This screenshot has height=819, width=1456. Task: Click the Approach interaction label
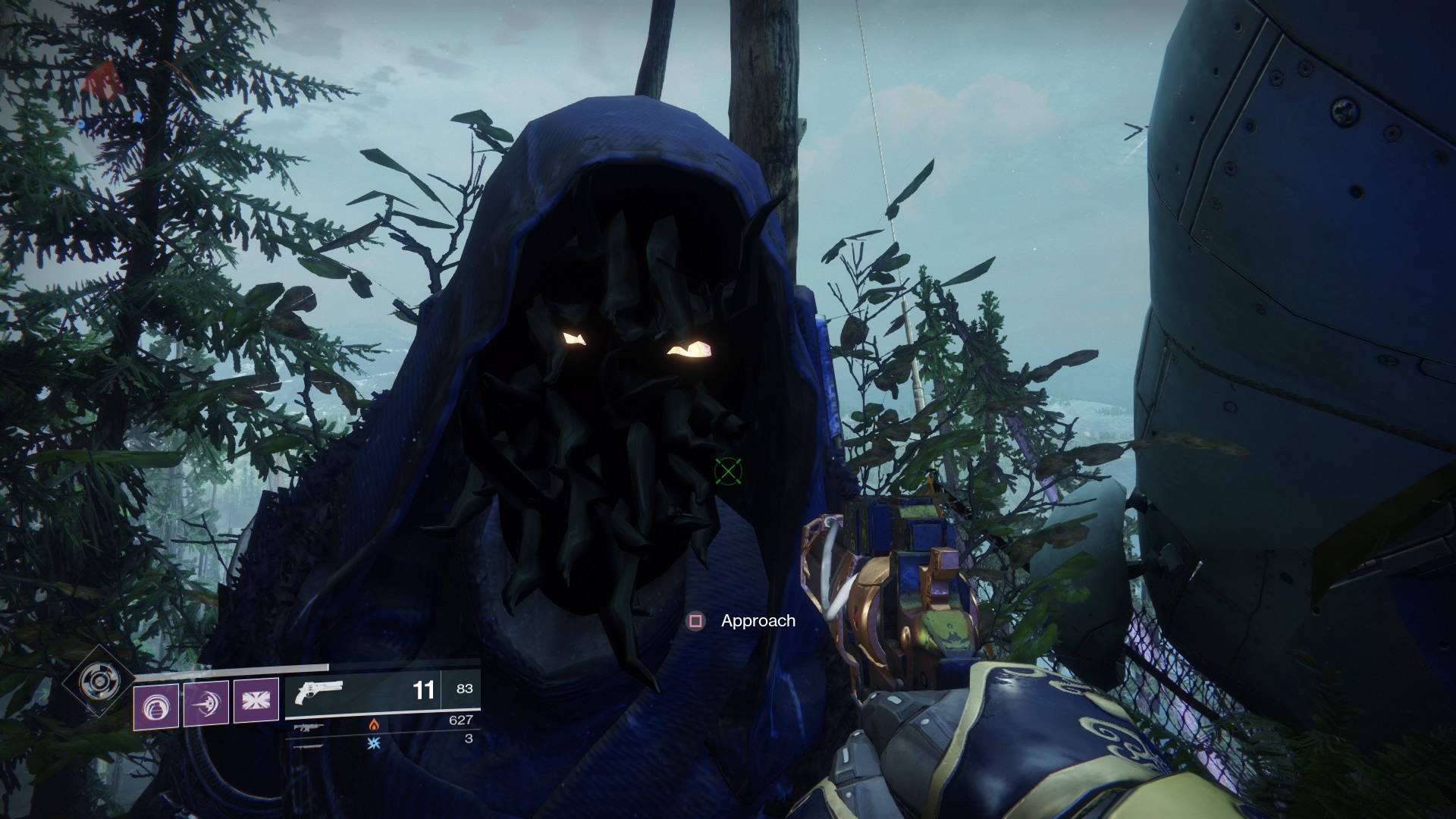tap(758, 620)
